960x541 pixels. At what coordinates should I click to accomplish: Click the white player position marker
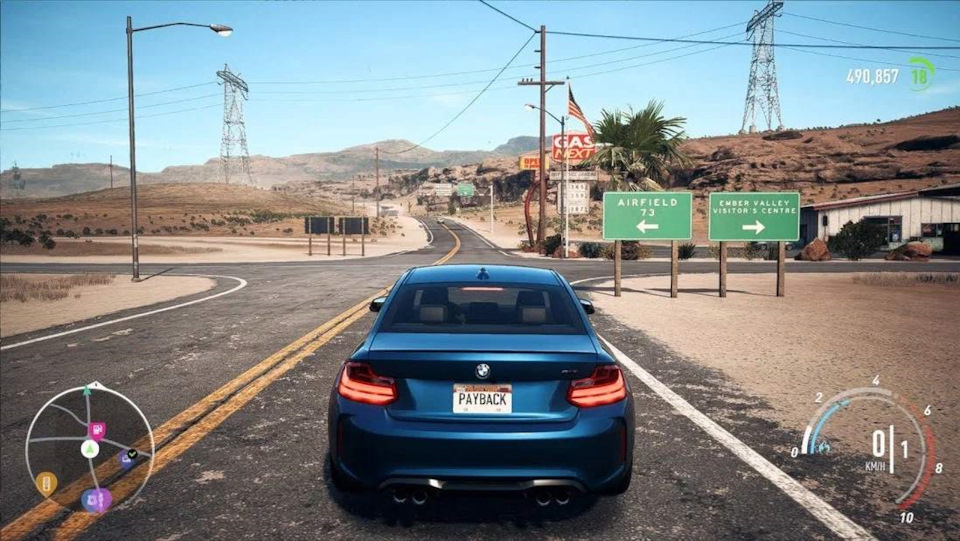[89, 449]
